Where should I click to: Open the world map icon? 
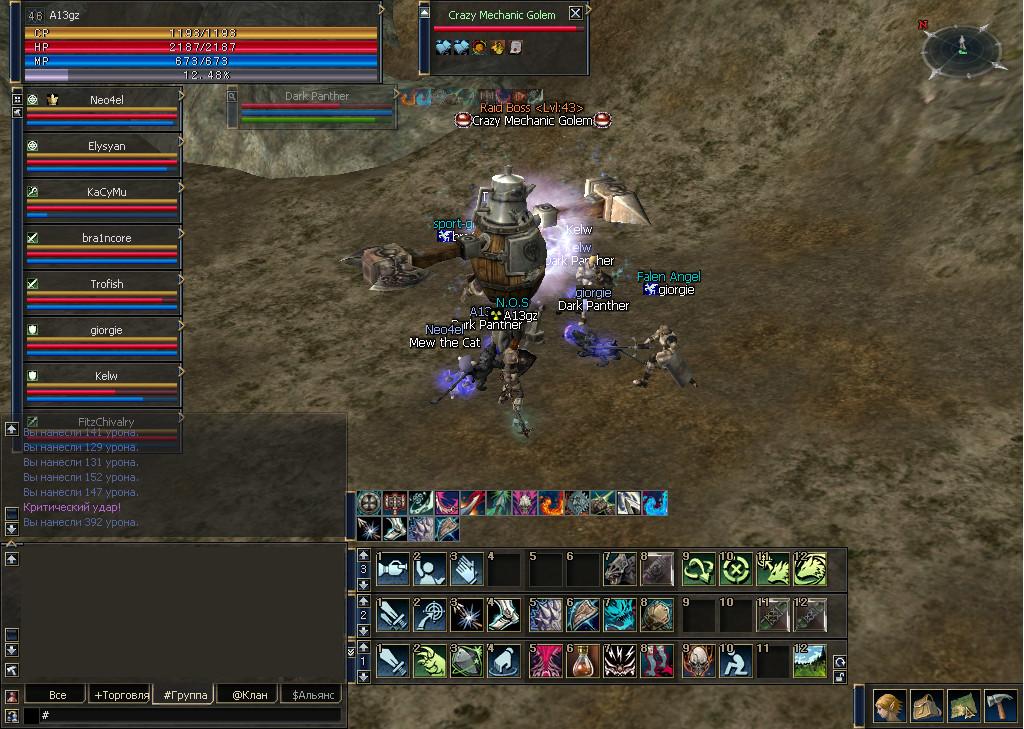[963, 706]
